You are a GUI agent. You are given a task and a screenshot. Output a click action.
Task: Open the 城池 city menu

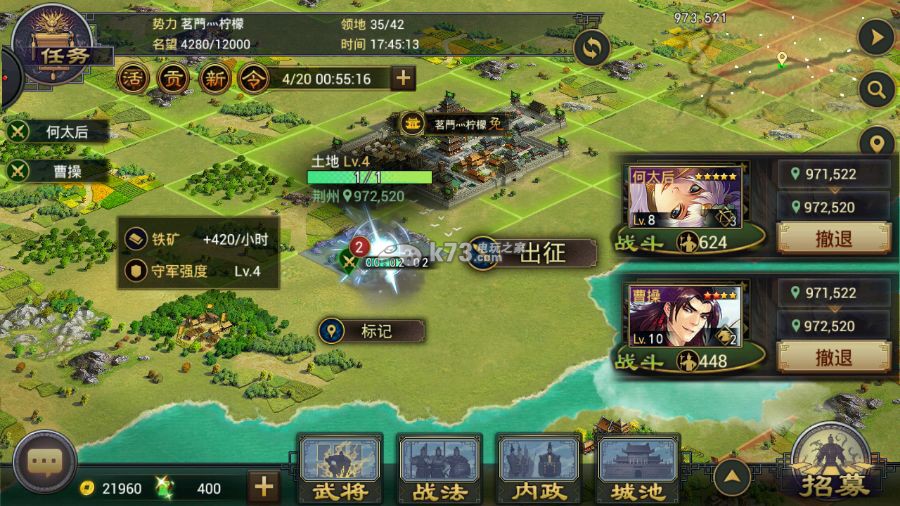coord(638,470)
